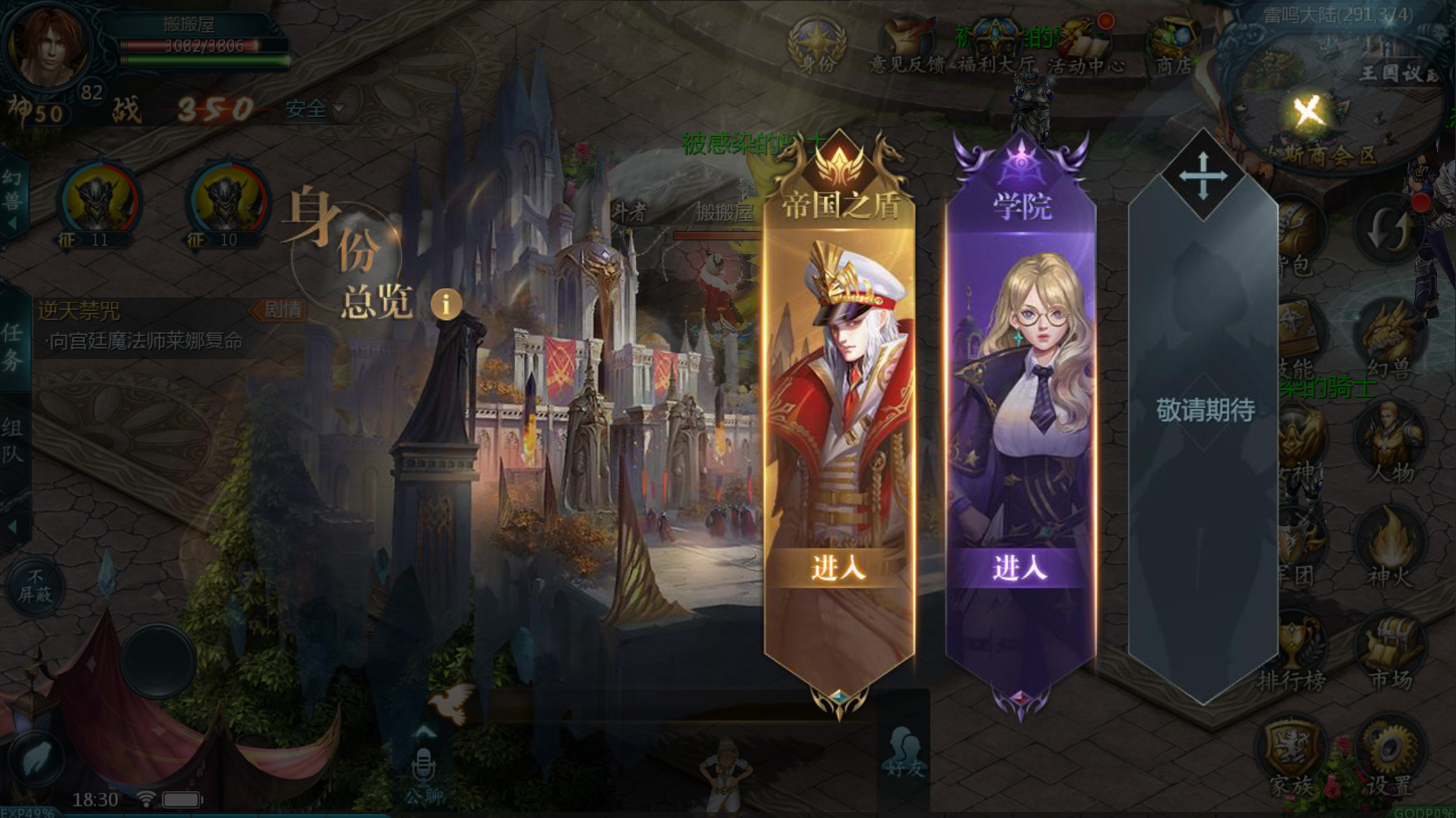Click the player portrait avatar
This screenshot has width=1456, height=818.
(x=47, y=46)
